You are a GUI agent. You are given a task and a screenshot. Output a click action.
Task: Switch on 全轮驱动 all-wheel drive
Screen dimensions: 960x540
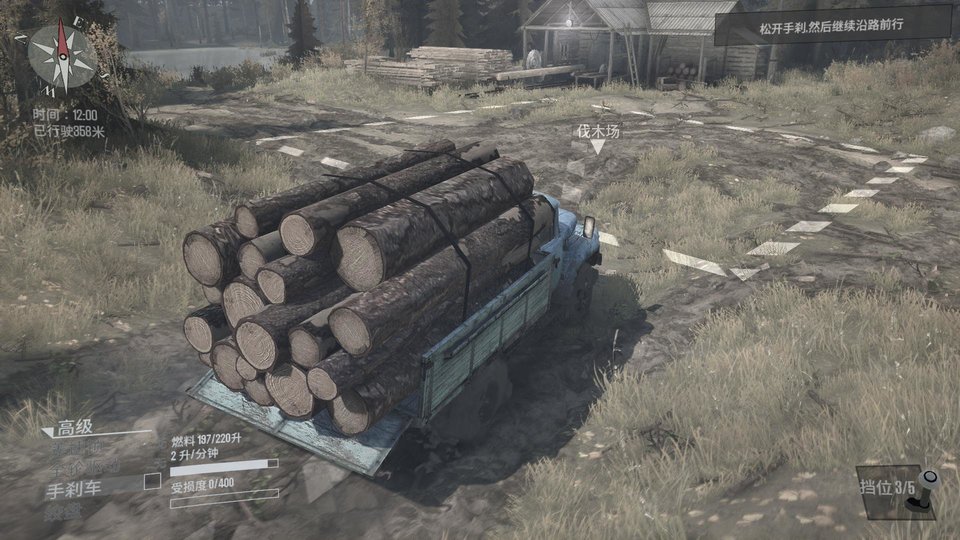(x=84, y=467)
